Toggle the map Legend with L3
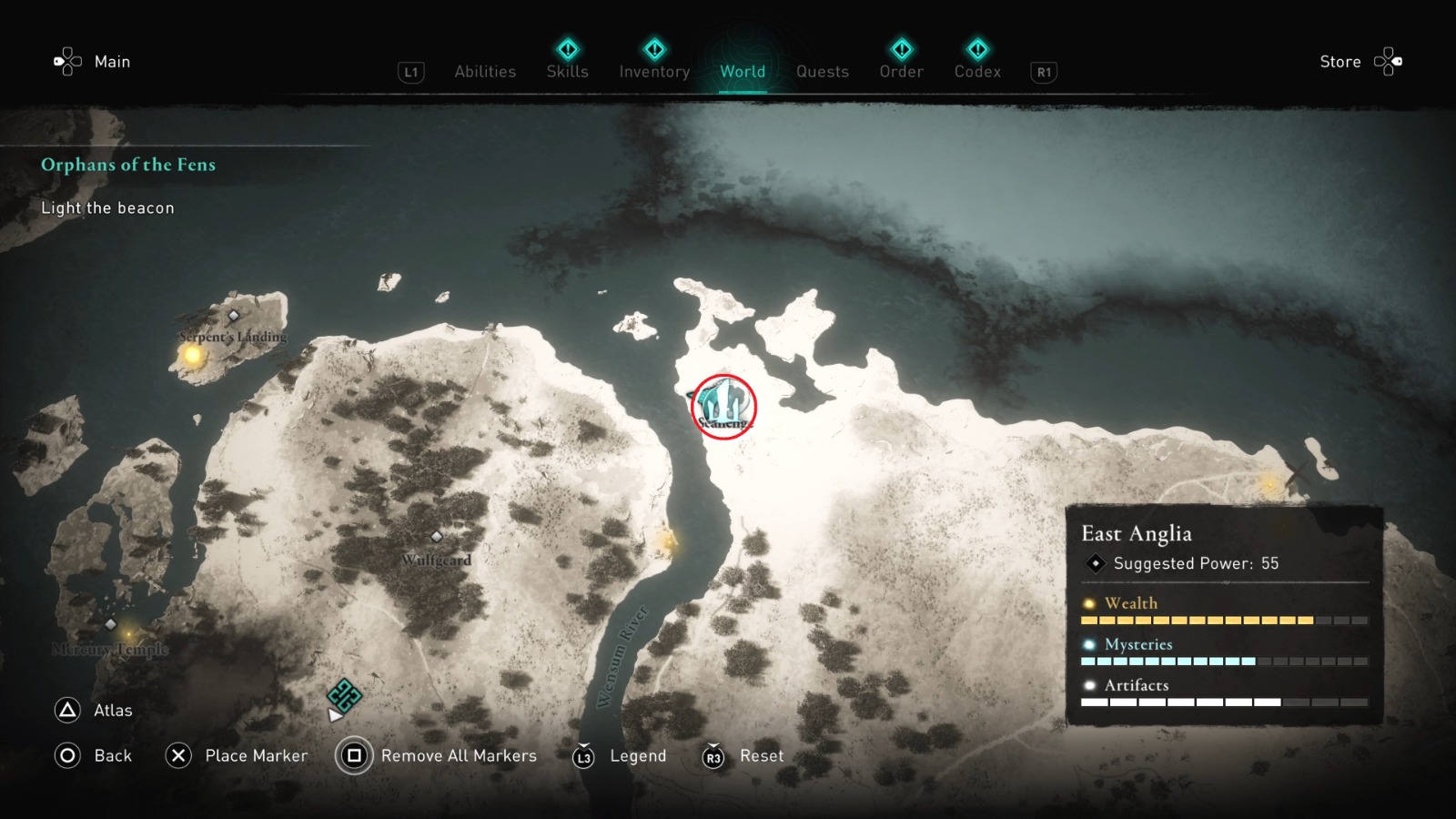The width and height of the screenshot is (1456, 819). (x=587, y=756)
